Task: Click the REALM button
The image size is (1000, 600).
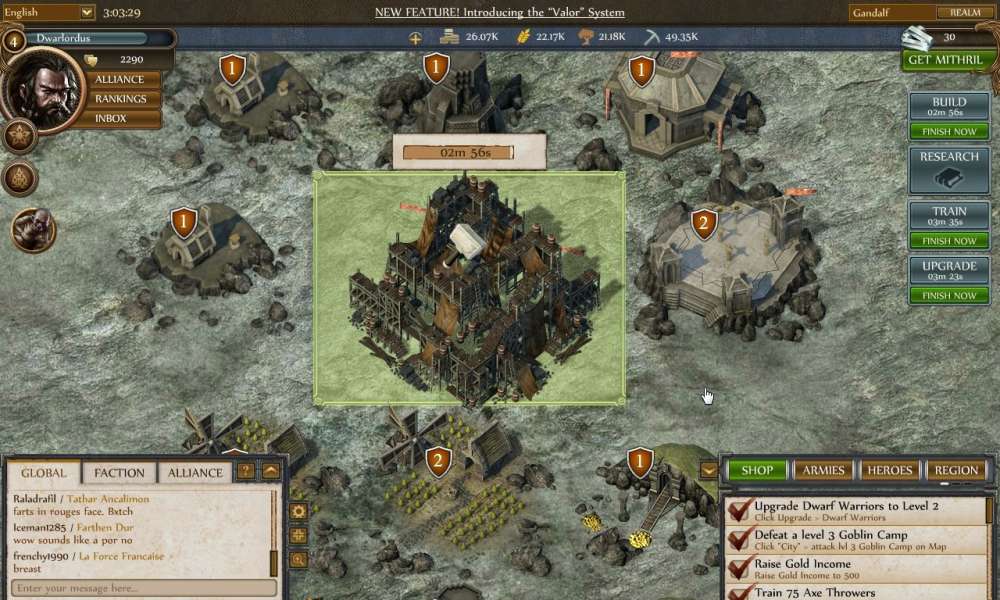Action: 964,12
